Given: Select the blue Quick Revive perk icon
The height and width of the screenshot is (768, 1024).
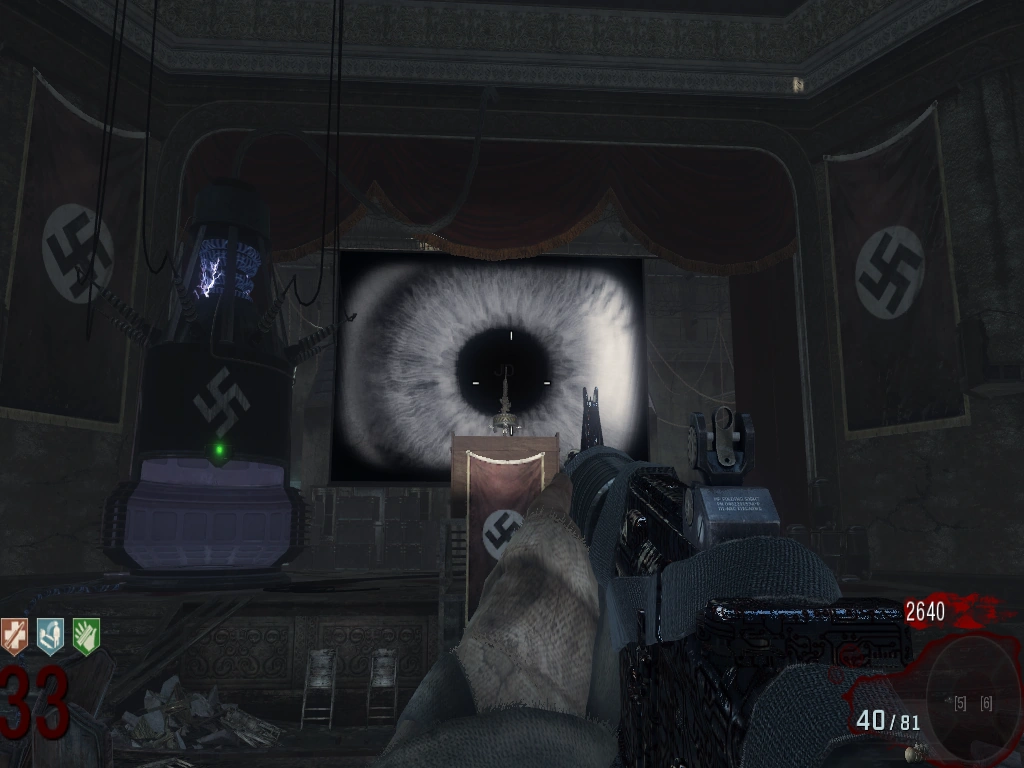Looking at the screenshot, I should point(50,636).
